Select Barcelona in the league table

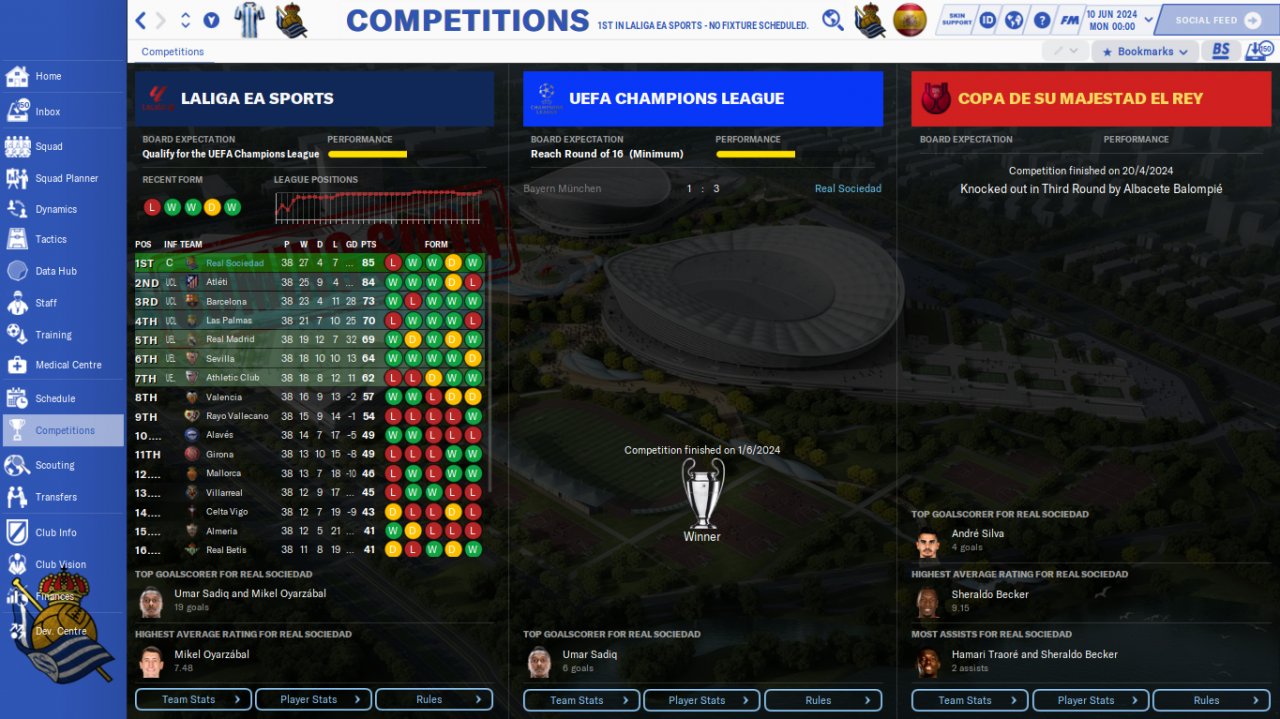[226, 301]
